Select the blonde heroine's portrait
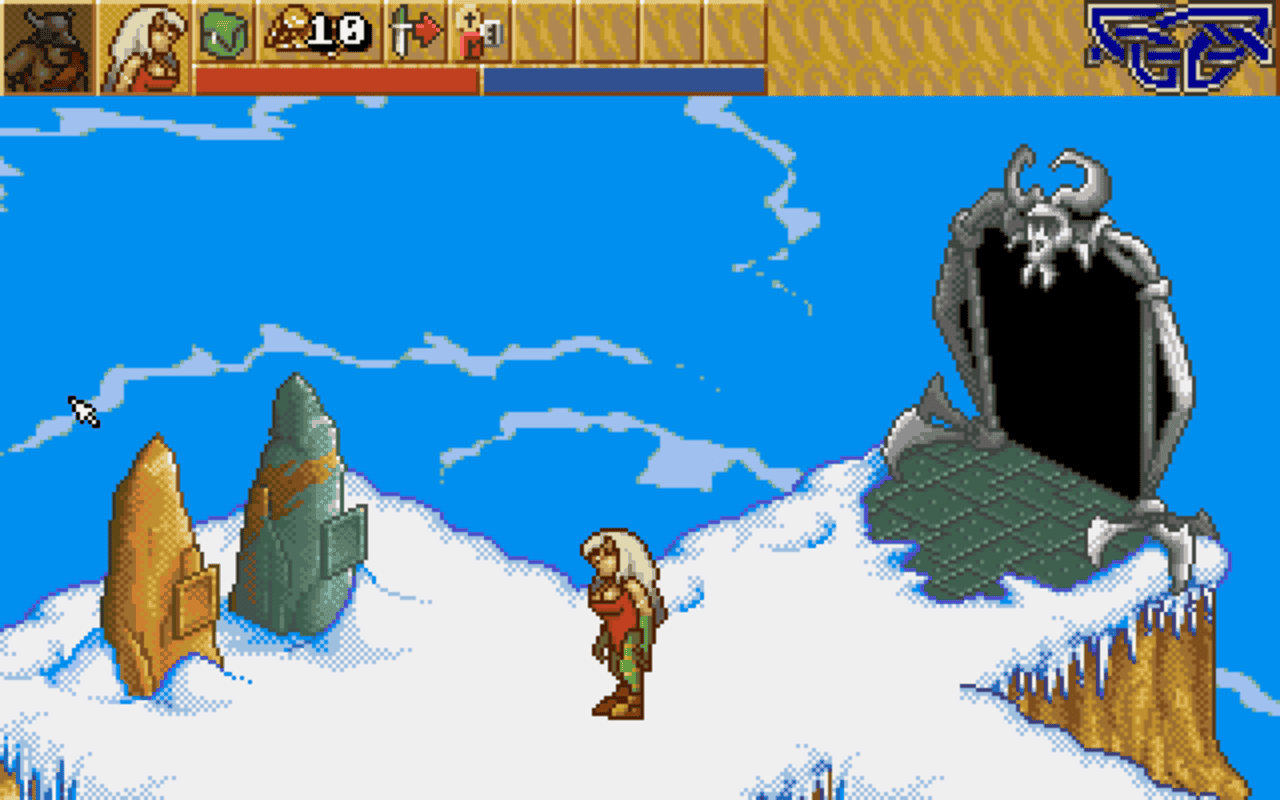Screen dimensions: 1280x800 coord(145,47)
